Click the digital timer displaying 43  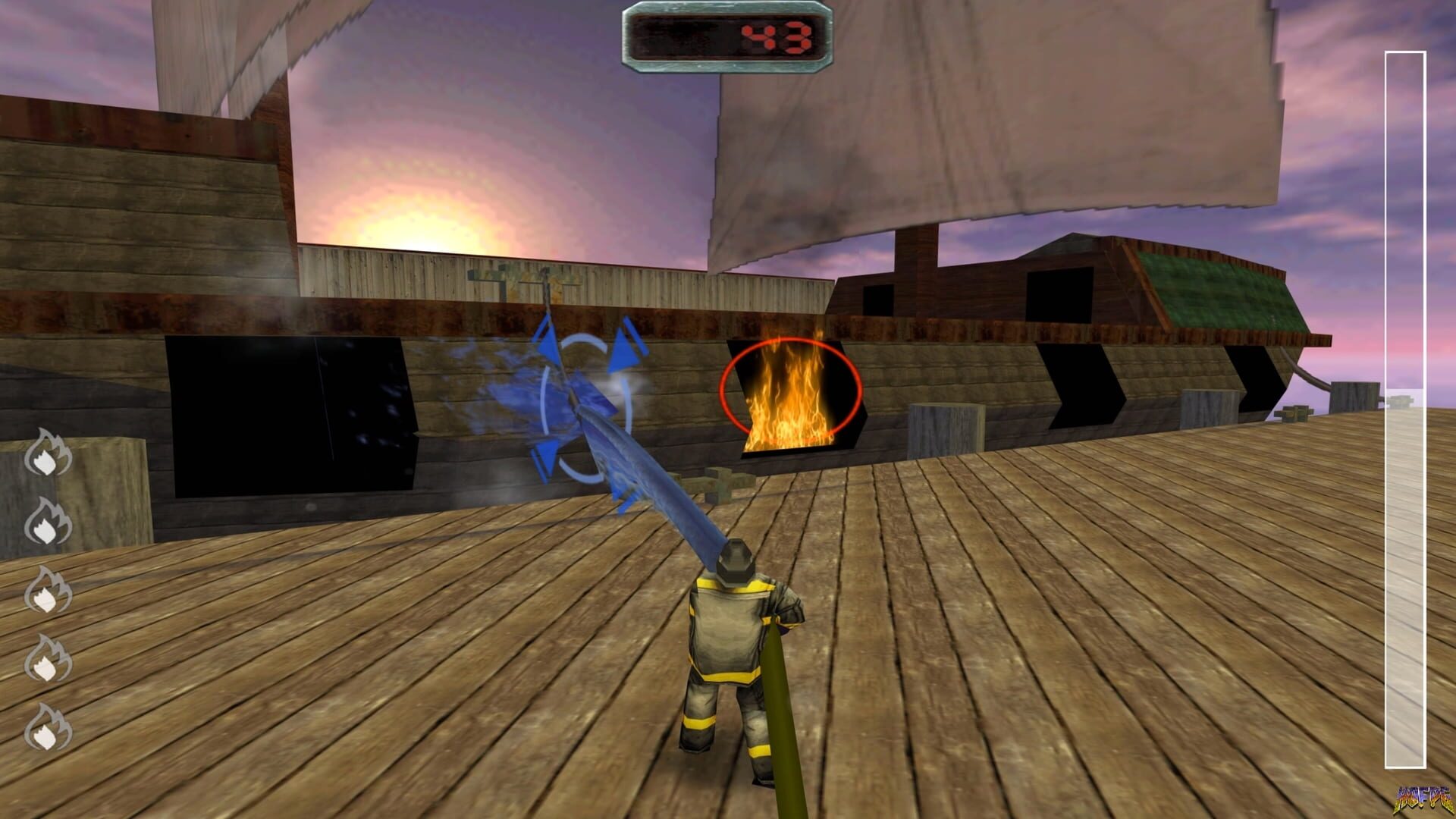(x=726, y=36)
